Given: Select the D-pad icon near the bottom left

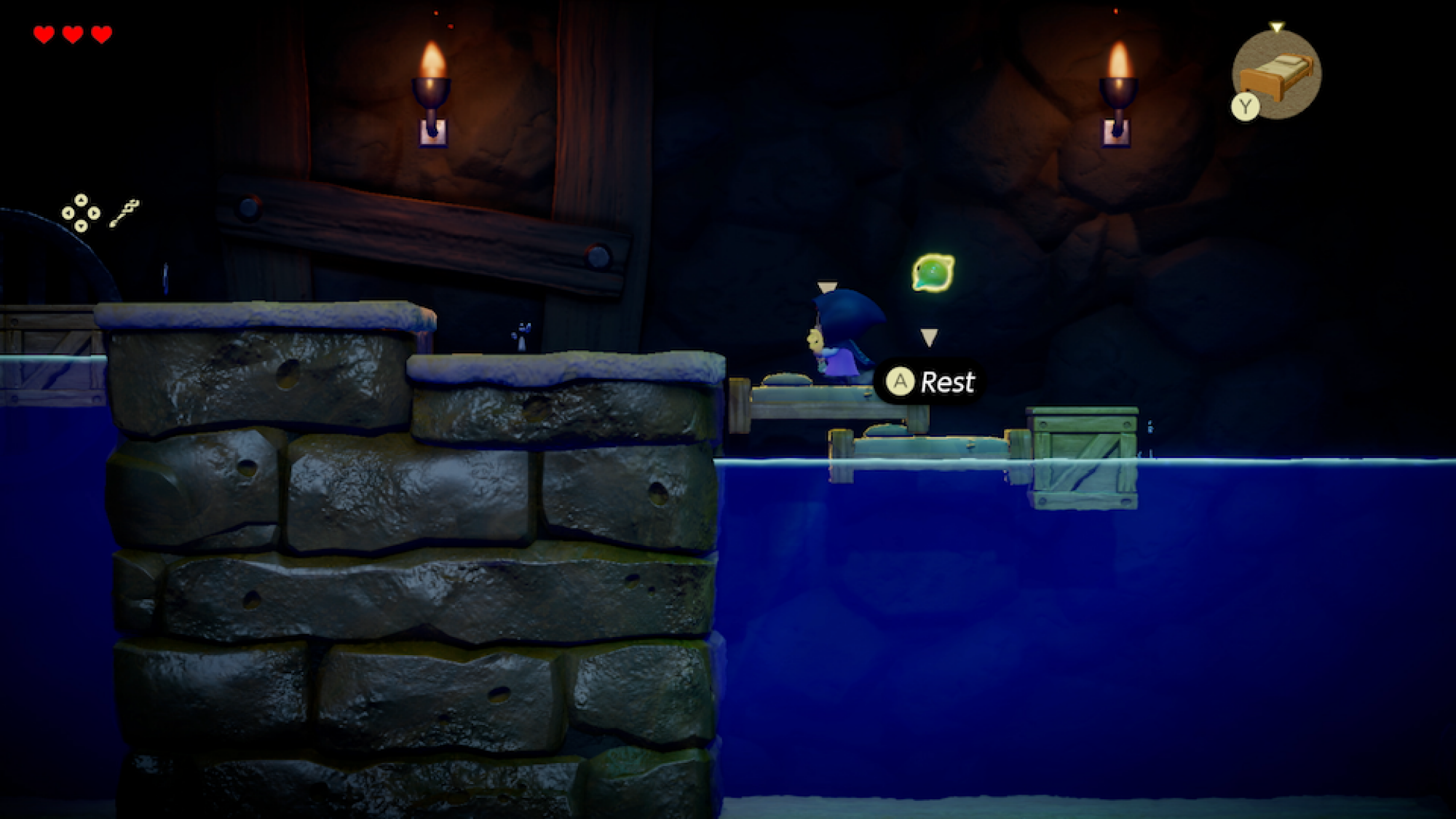Looking at the screenshot, I should pos(81,214).
